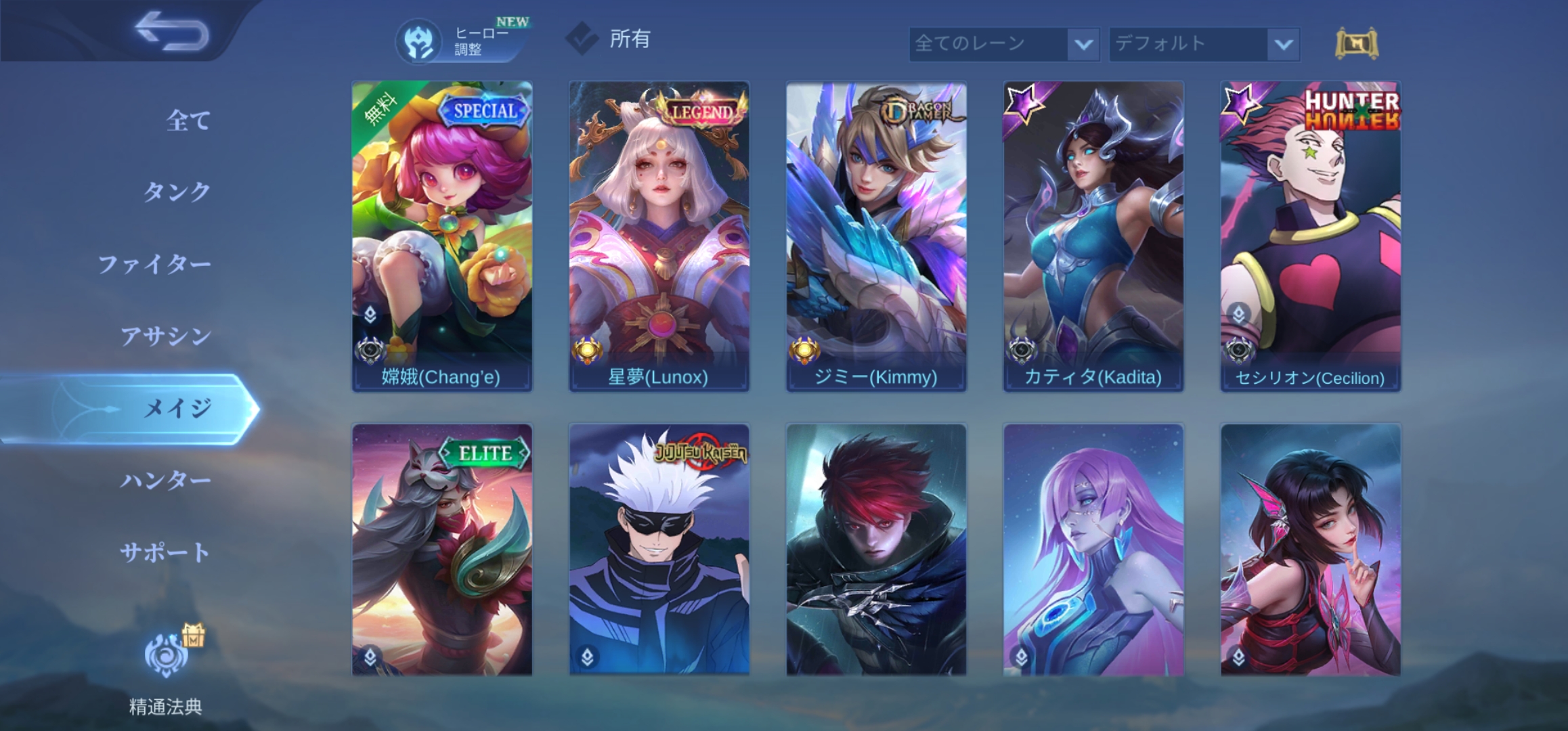Choose the サポート support category

[x=165, y=552]
